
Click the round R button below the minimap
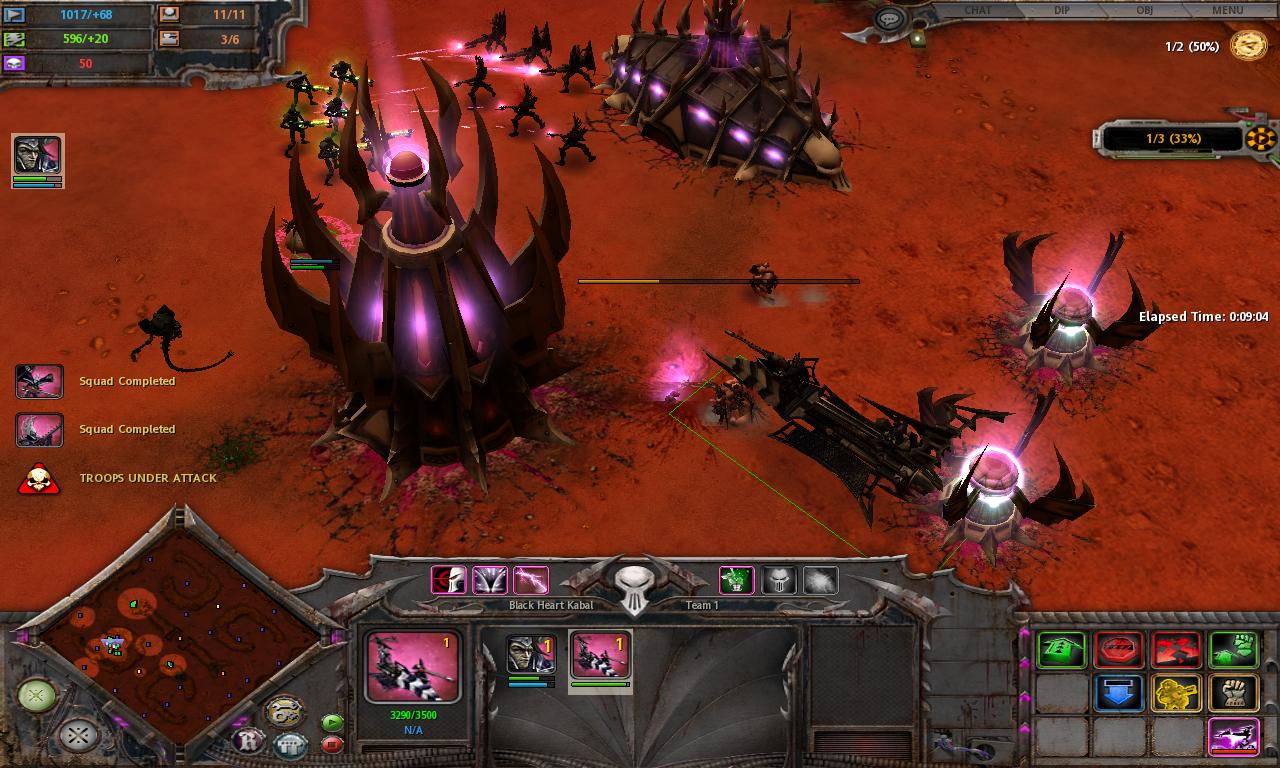pos(248,741)
